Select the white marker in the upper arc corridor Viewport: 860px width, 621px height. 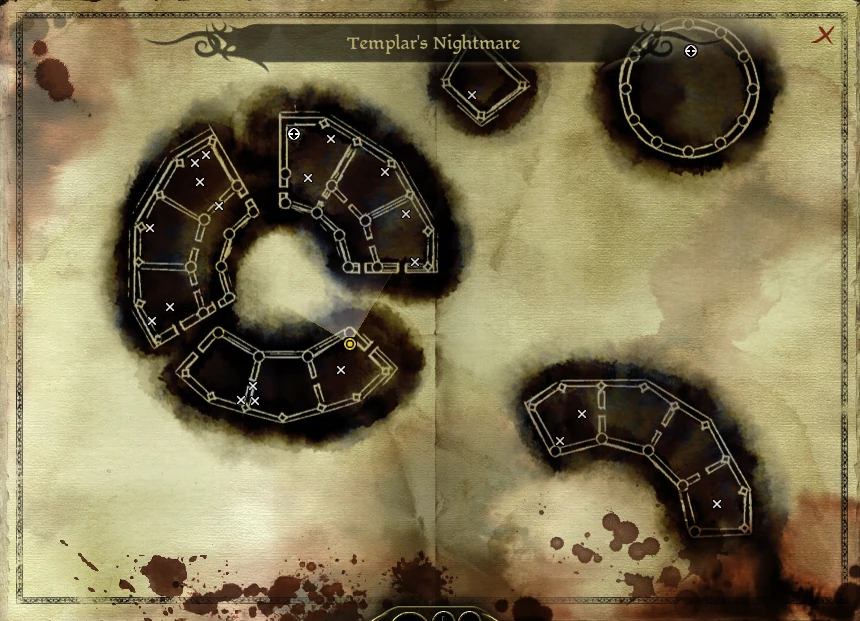point(294,134)
